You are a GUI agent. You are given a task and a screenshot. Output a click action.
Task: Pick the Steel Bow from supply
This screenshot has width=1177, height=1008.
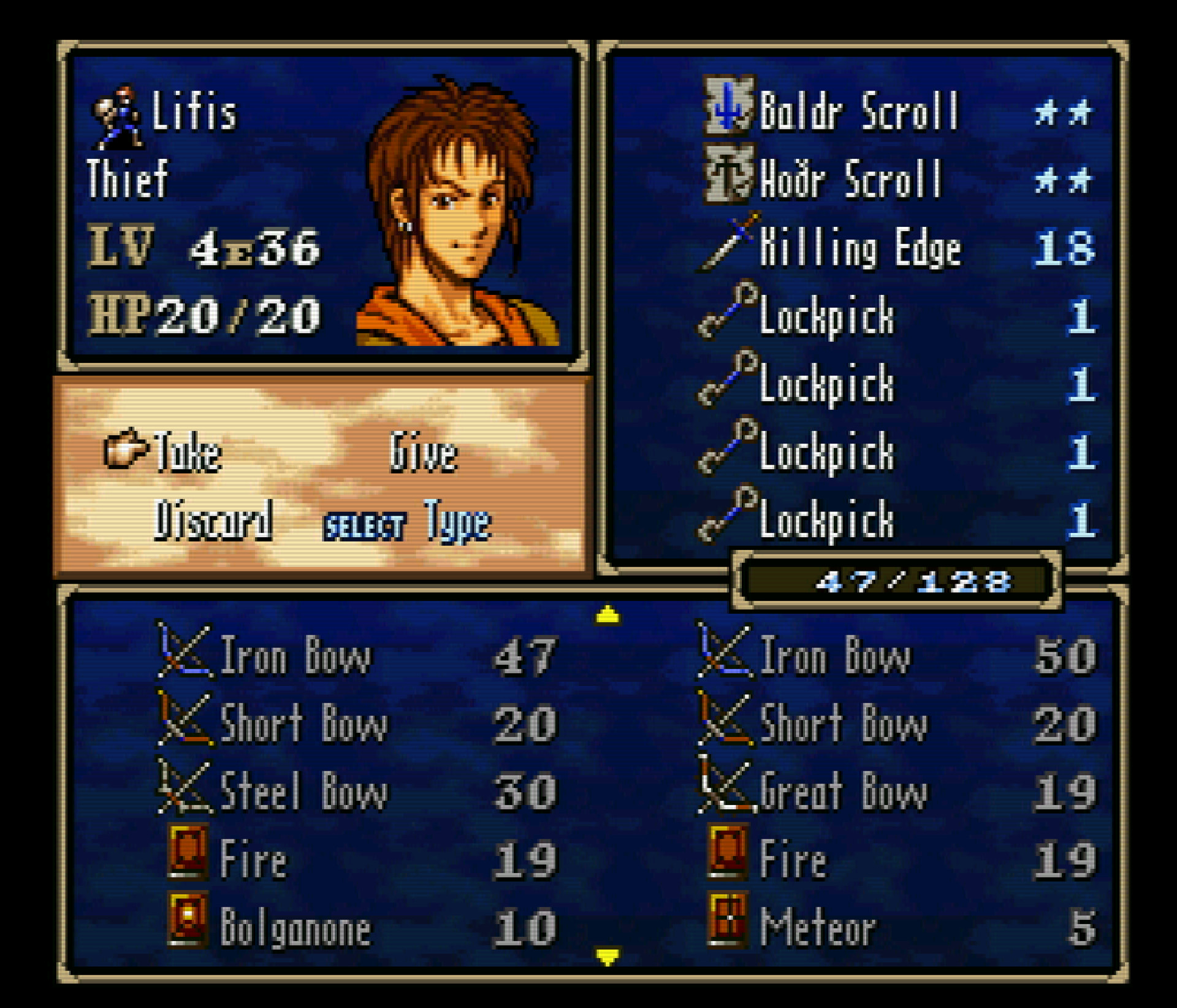pos(303,791)
